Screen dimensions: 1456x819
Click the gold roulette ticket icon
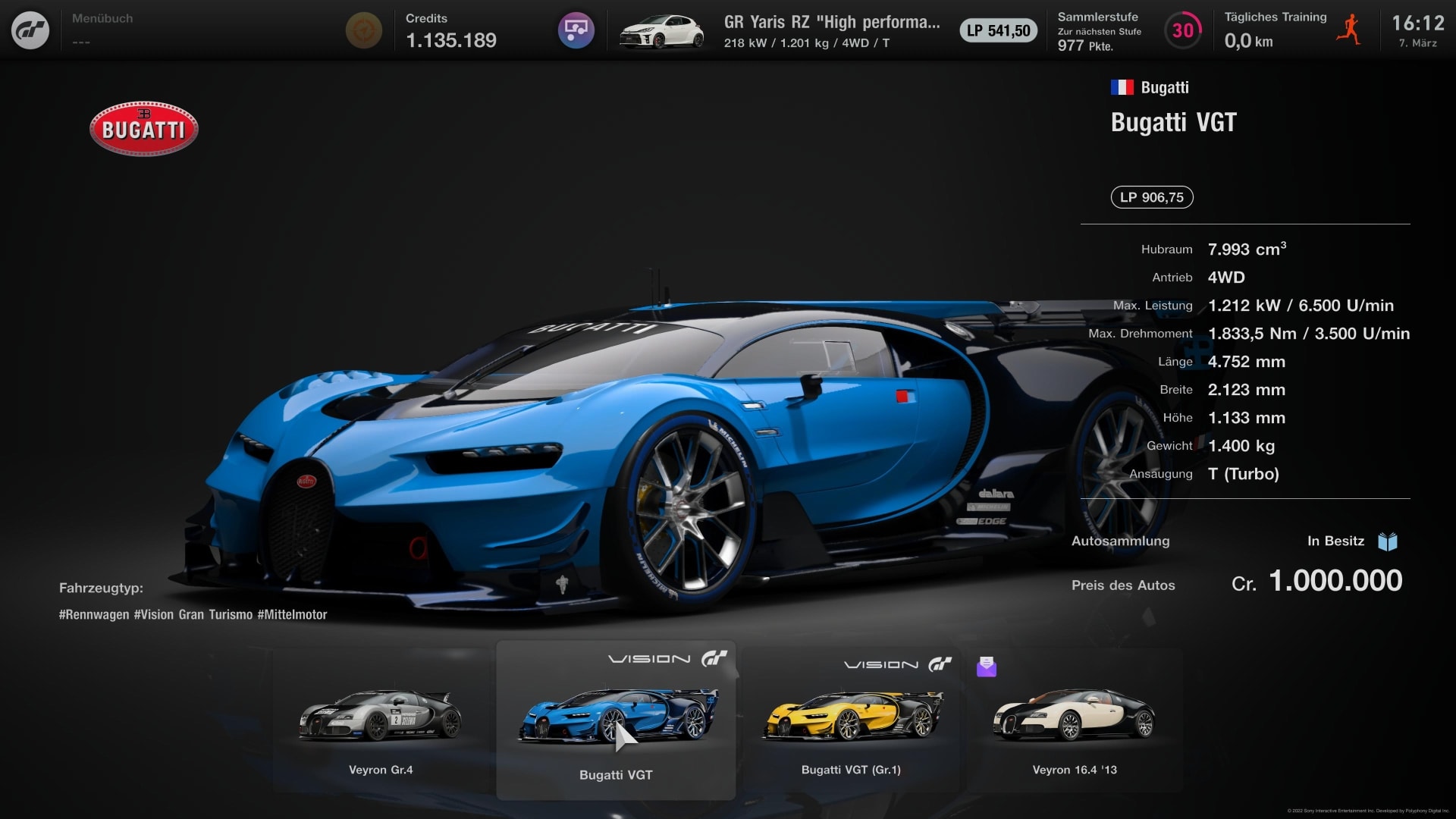coord(363,30)
